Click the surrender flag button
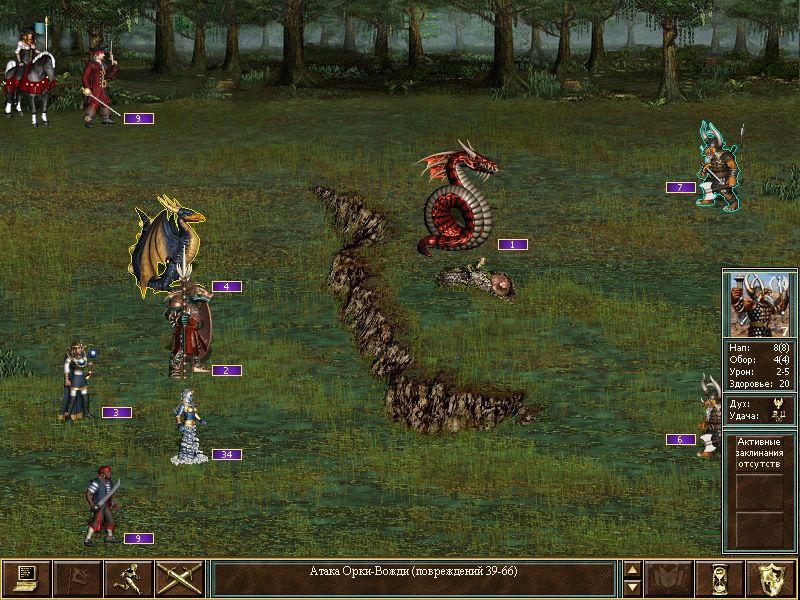 point(77,578)
